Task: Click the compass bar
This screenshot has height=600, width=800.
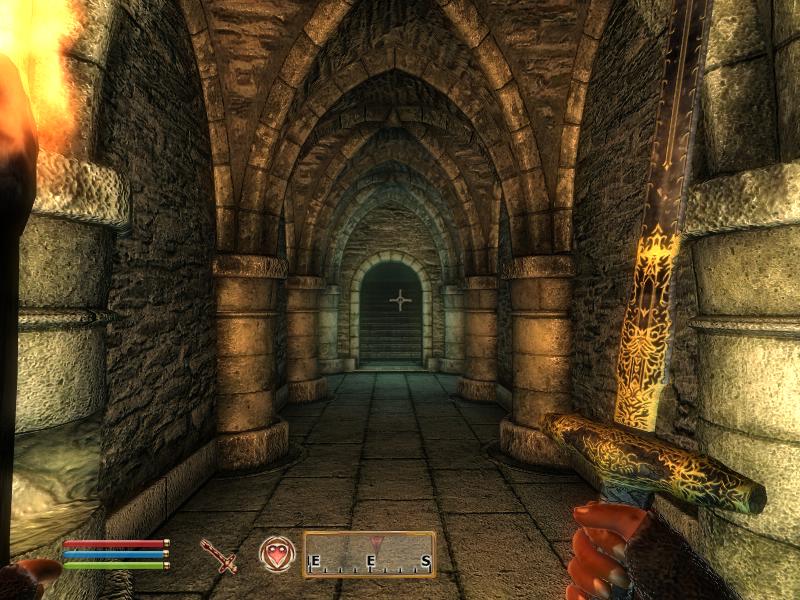Action: point(369,555)
